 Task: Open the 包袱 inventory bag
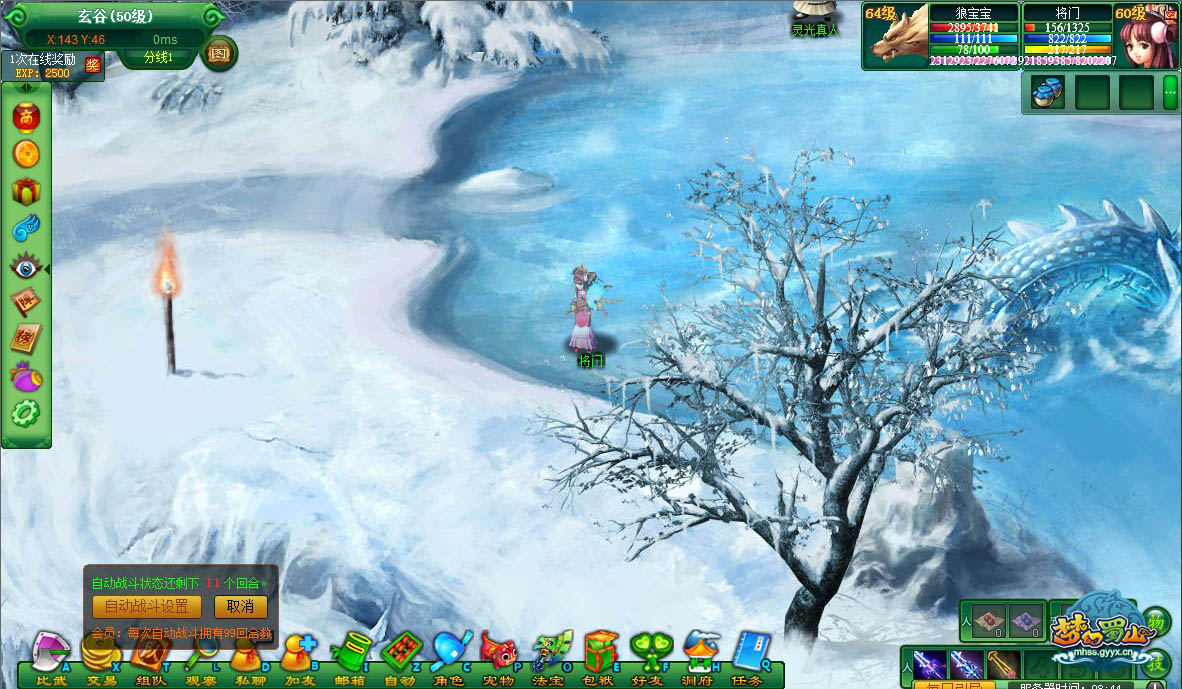click(599, 656)
